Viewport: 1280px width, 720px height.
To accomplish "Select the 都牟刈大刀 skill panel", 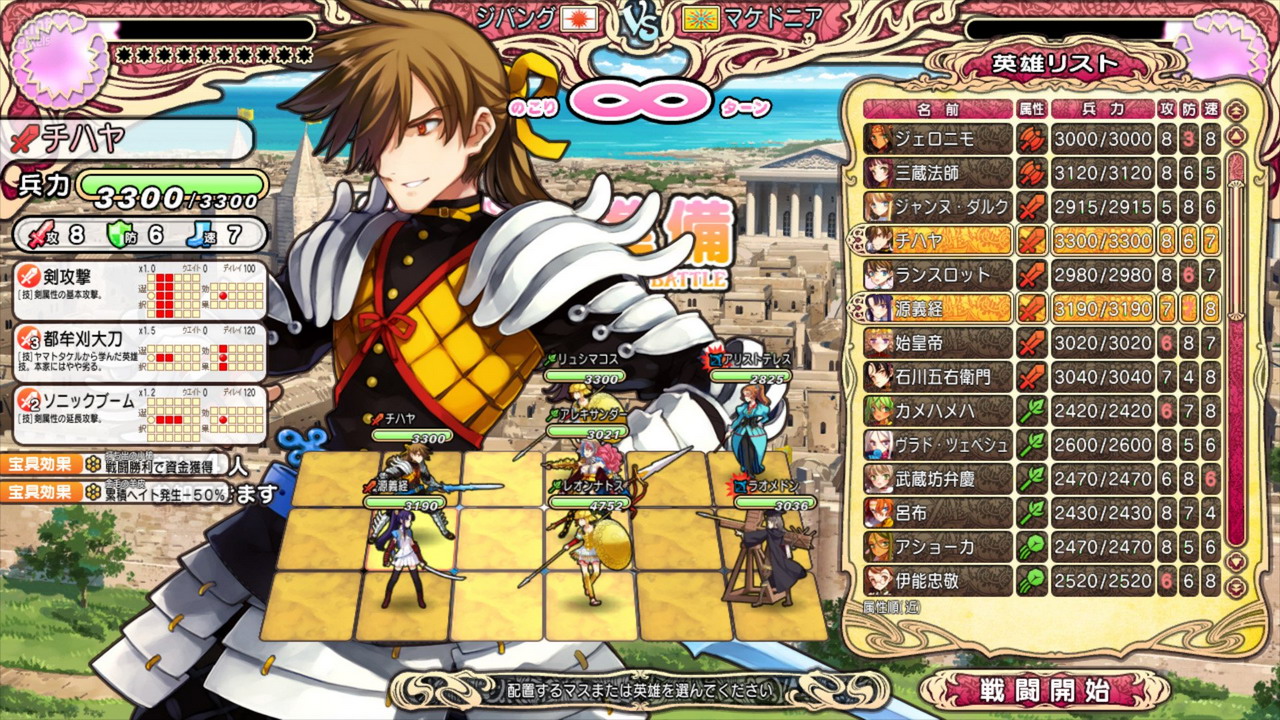I will (140, 350).
